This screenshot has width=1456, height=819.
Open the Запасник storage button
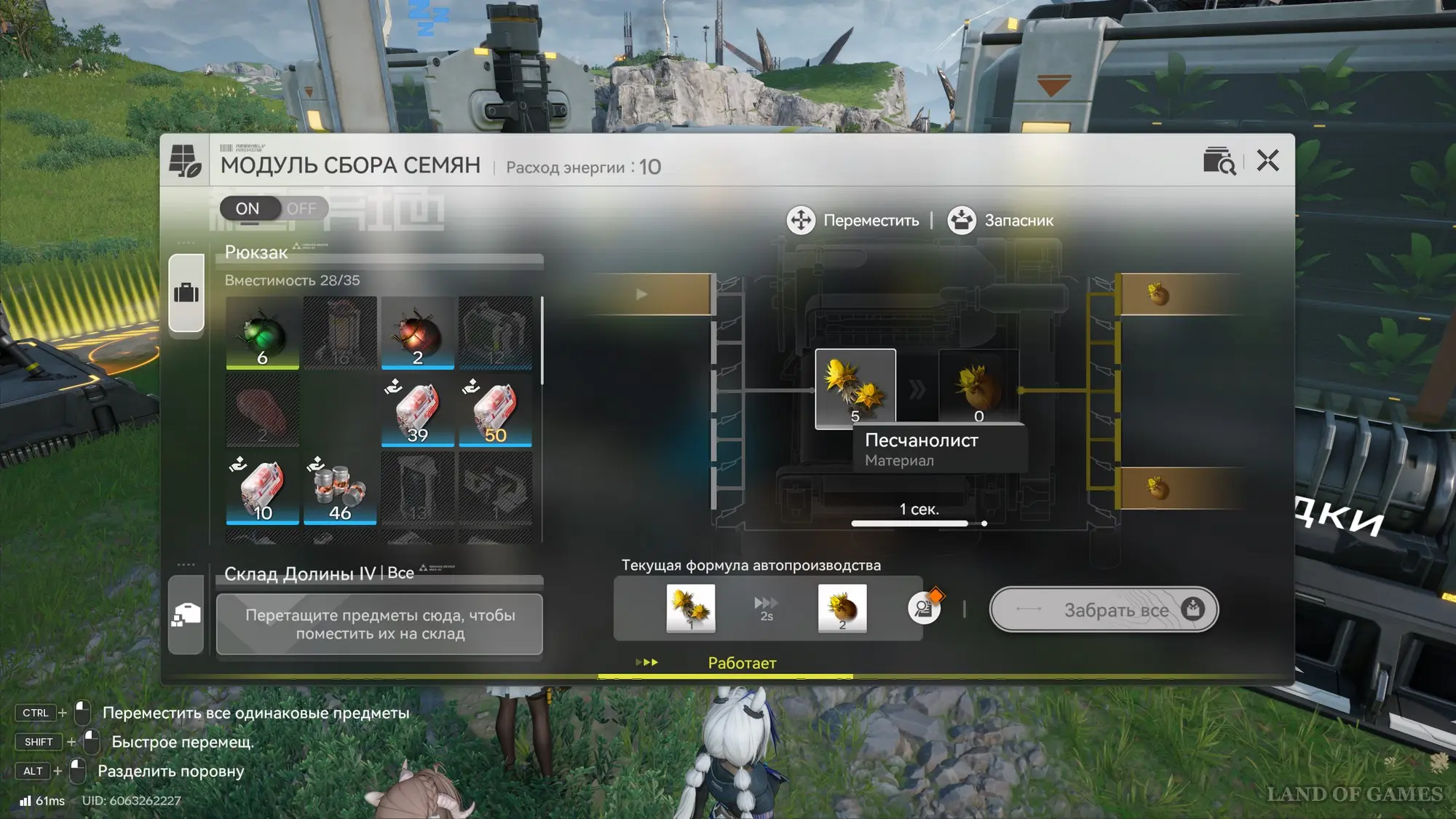click(1001, 221)
